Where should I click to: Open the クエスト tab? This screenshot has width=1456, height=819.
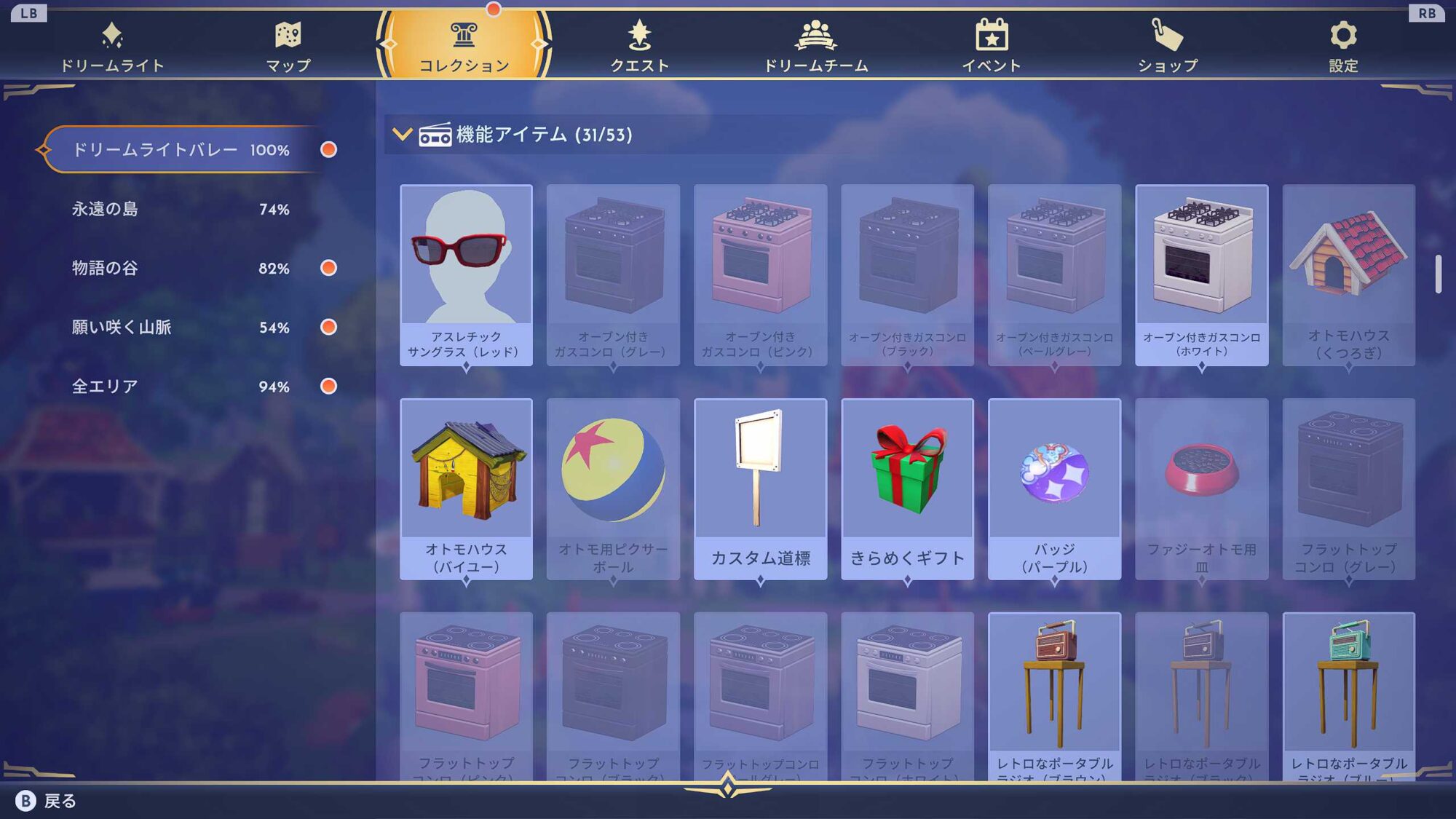[x=639, y=46]
